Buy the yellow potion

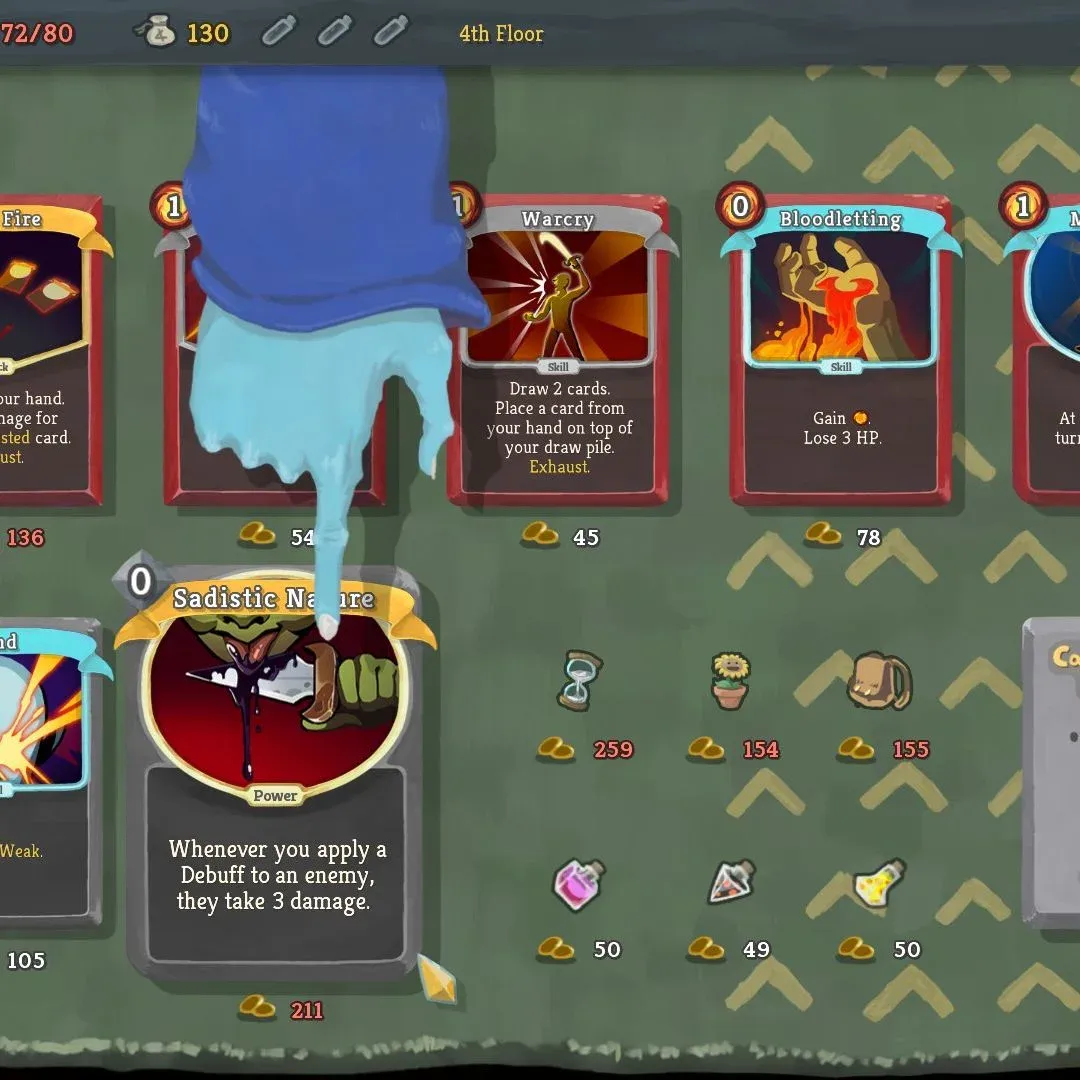coord(879,884)
